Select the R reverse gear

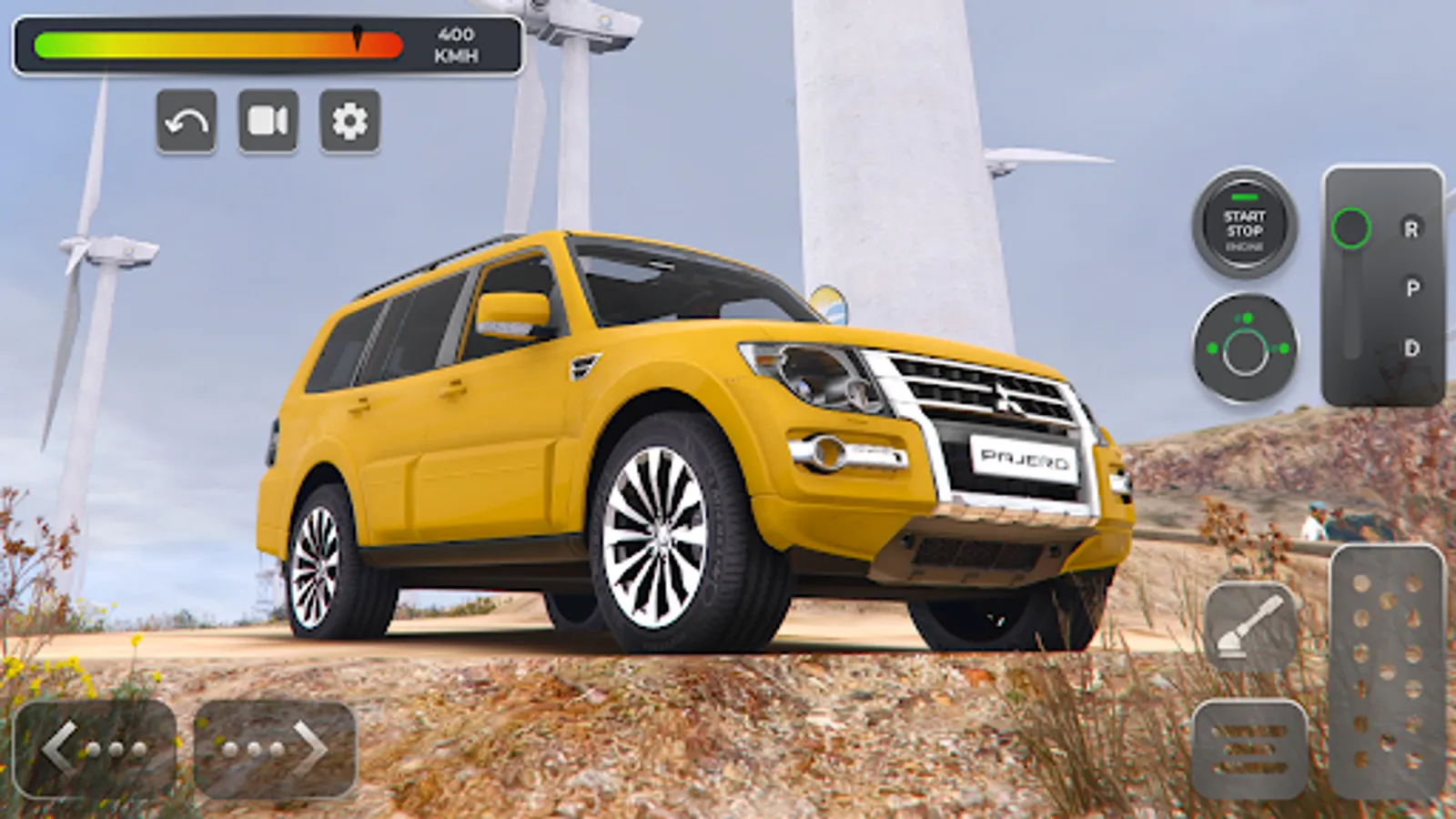[1410, 229]
